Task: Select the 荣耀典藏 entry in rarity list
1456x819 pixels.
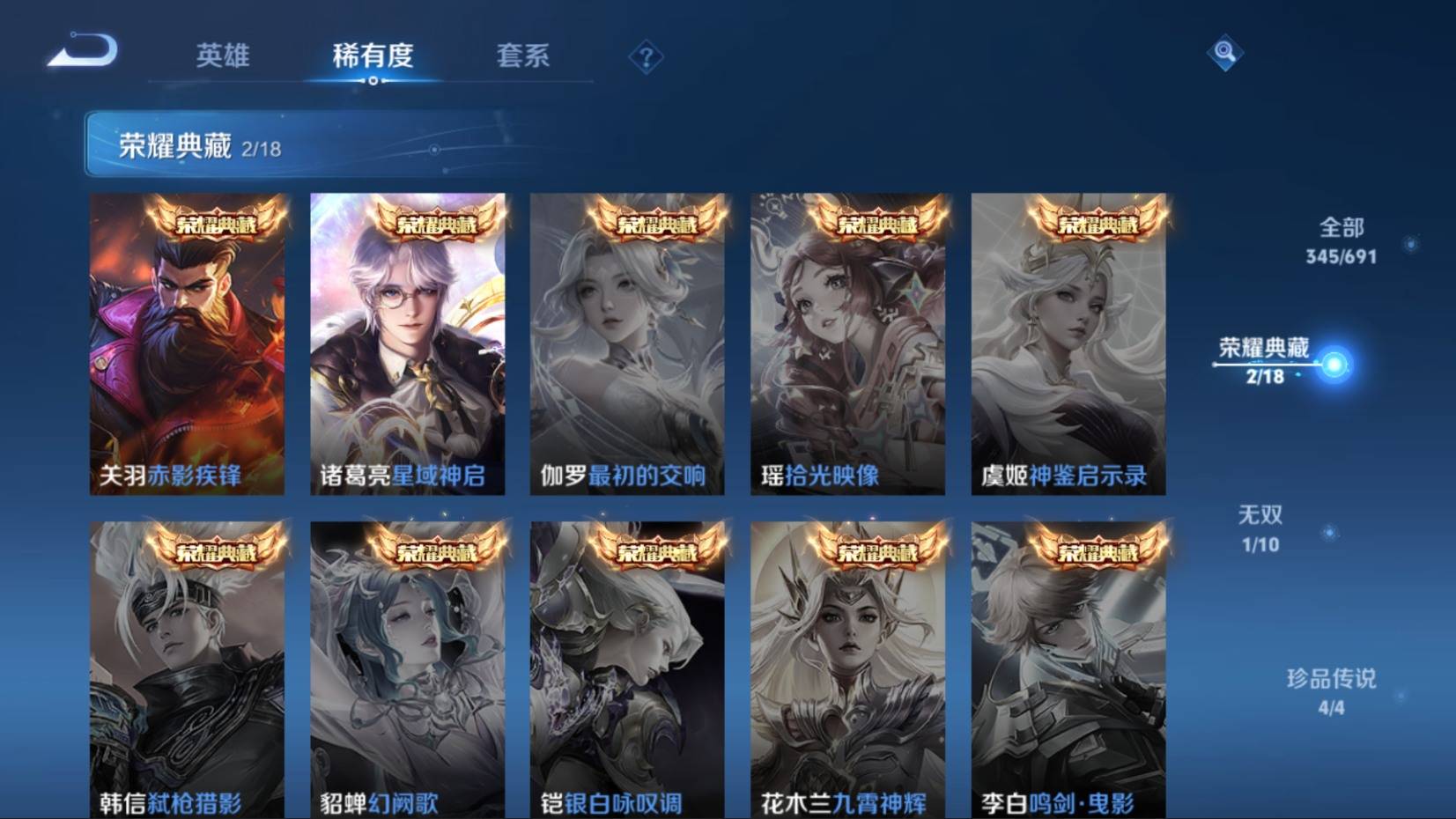Action: 1265,360
